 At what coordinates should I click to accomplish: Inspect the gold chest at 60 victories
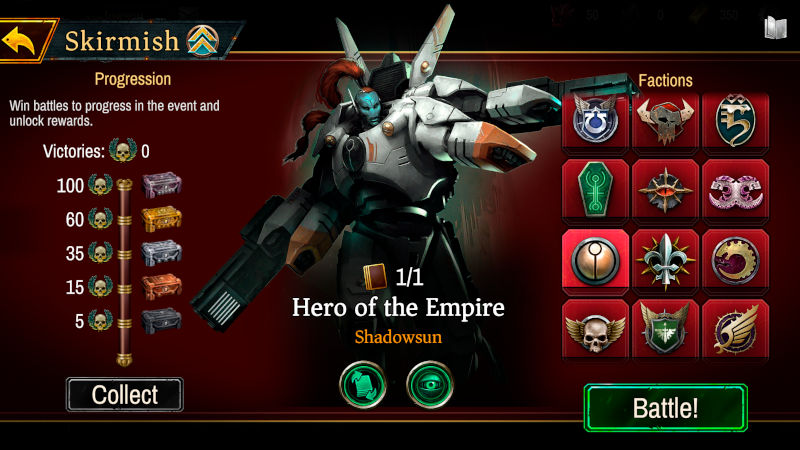coord(161,219)
